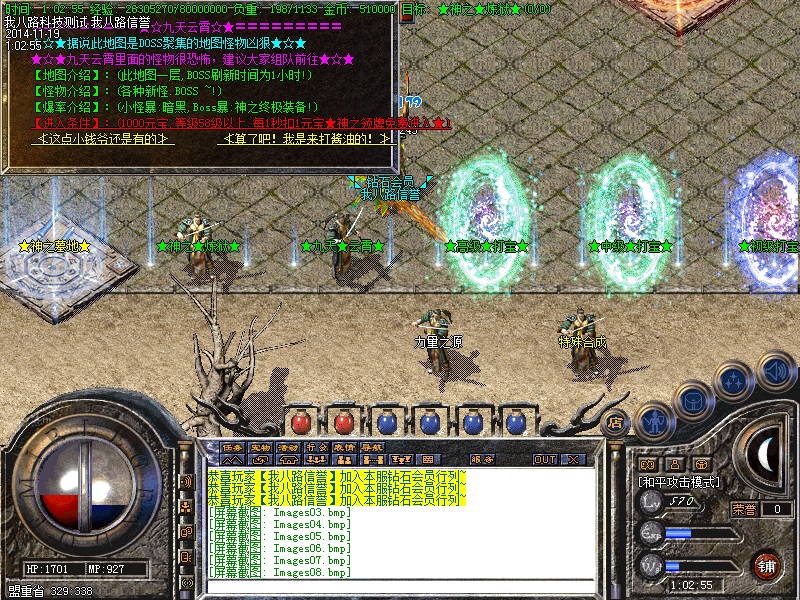Viewport: 800px width, 600px height.
Task: Choose the reply "这点小钱爷还是有的"
Action: tap(106, 139)
